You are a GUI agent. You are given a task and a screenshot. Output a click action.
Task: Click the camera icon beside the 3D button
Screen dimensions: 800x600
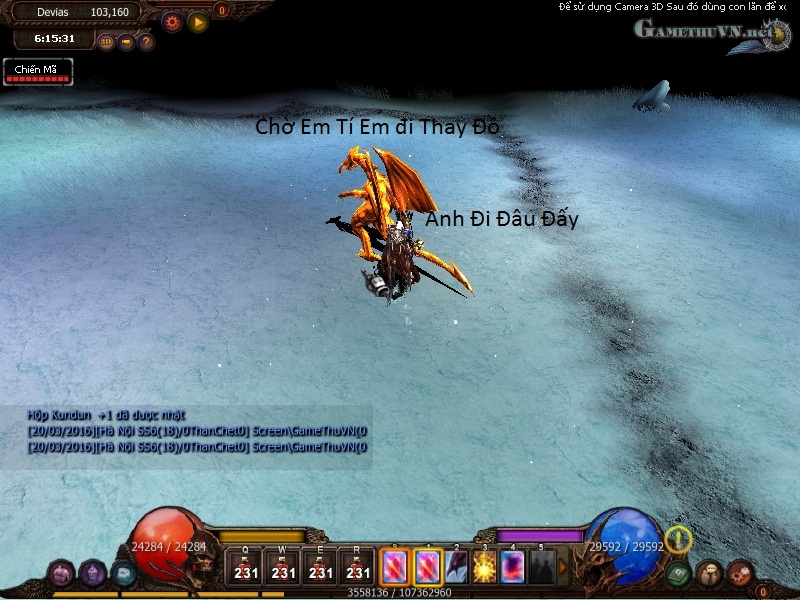point(126,42)
